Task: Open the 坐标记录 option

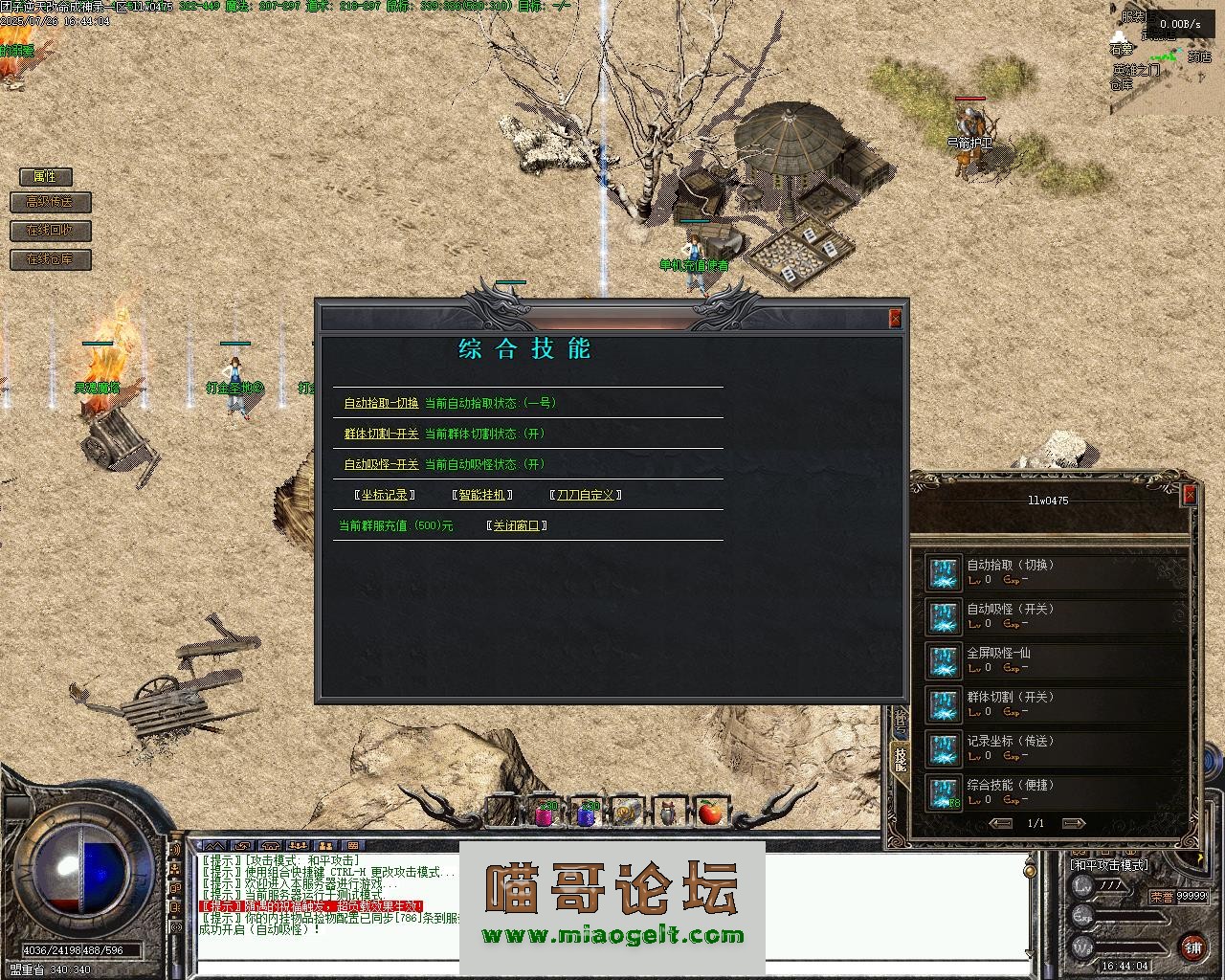Action: click(385, 495)
